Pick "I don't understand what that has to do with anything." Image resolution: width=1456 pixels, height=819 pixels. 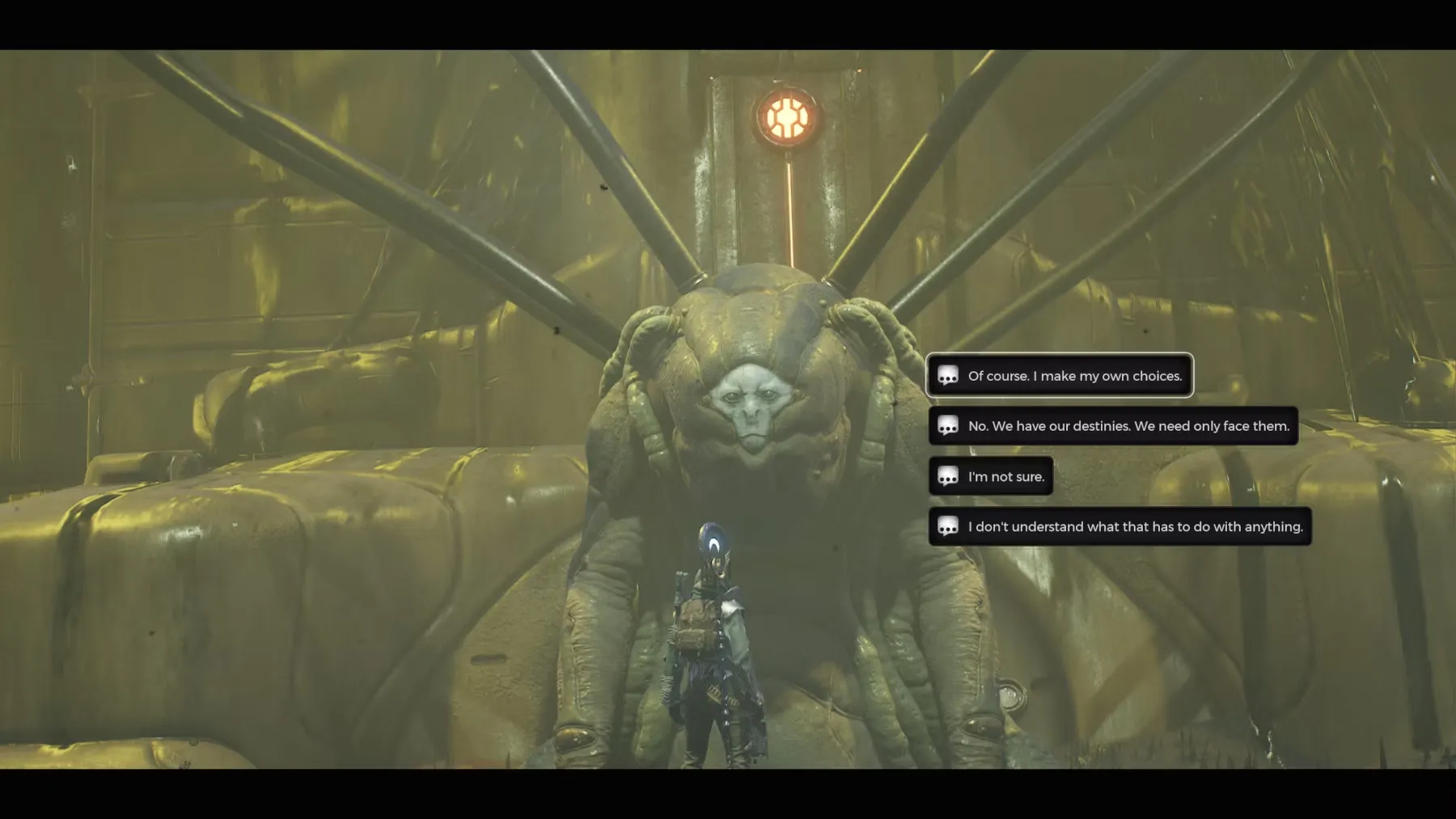(1120, 526)
